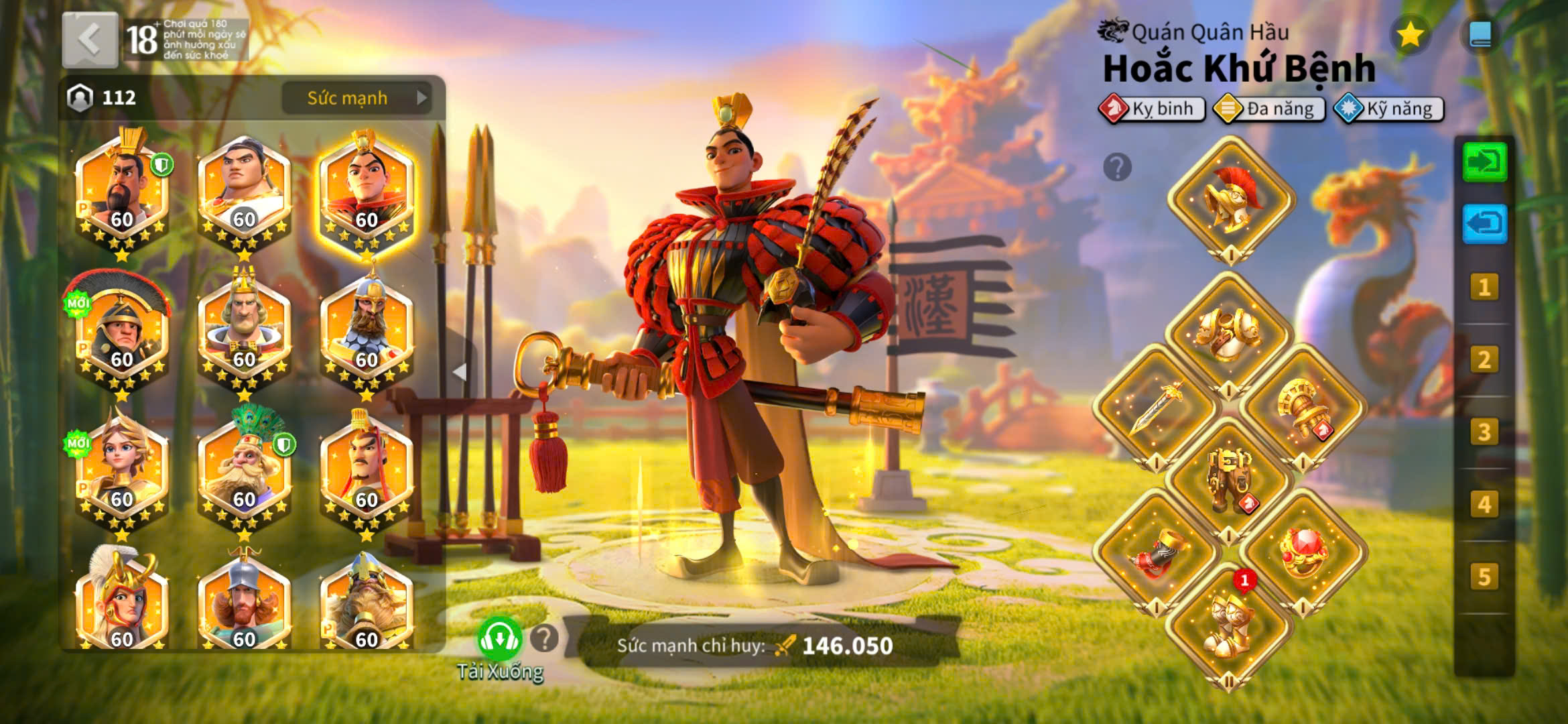Viewport: 1568px width, 724px height.
Task: Collapse the commander list panel arrow
Action: pyautogui.click(x=460, y=372)
